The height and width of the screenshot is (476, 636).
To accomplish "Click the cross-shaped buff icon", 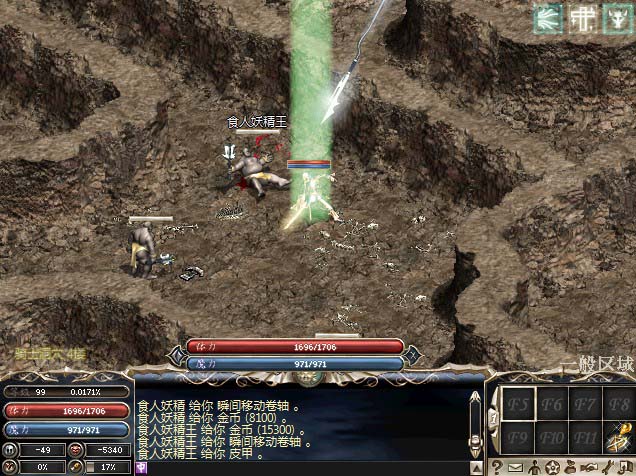I will [581, 18].
